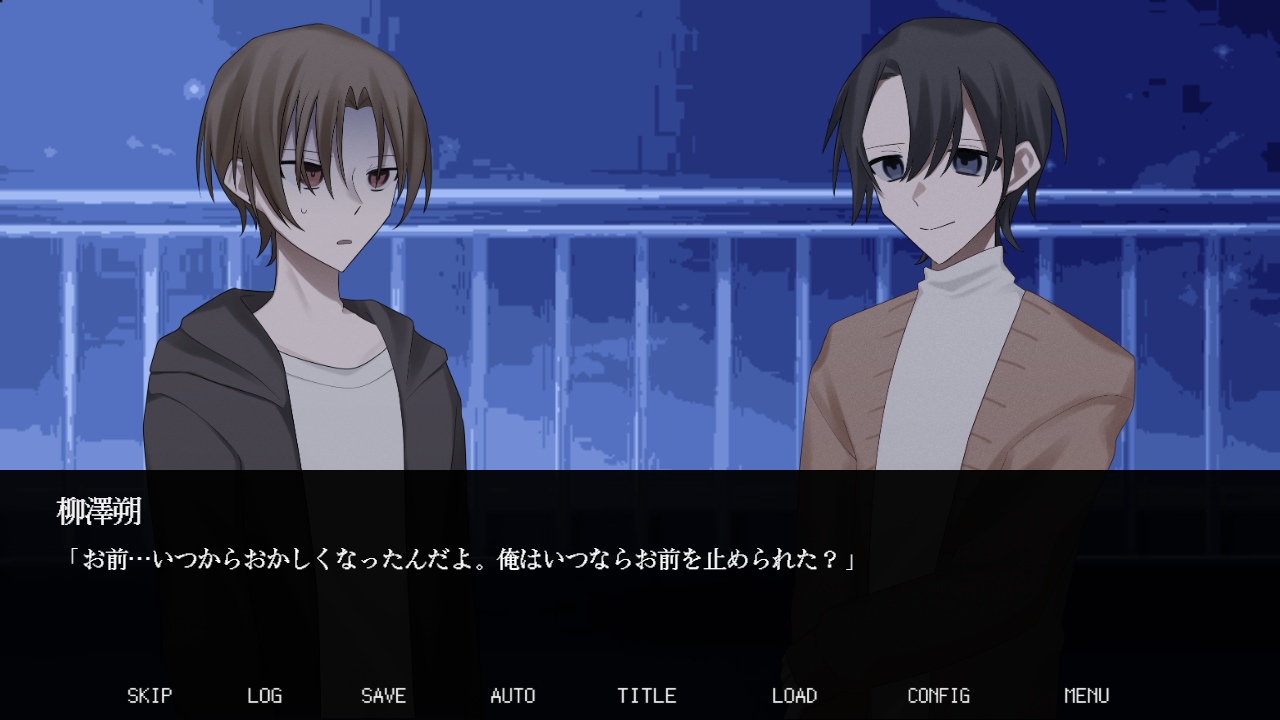The image size is (1280, 720).
Task: Activate the SKIP button
Action: (x=149, y=695)
